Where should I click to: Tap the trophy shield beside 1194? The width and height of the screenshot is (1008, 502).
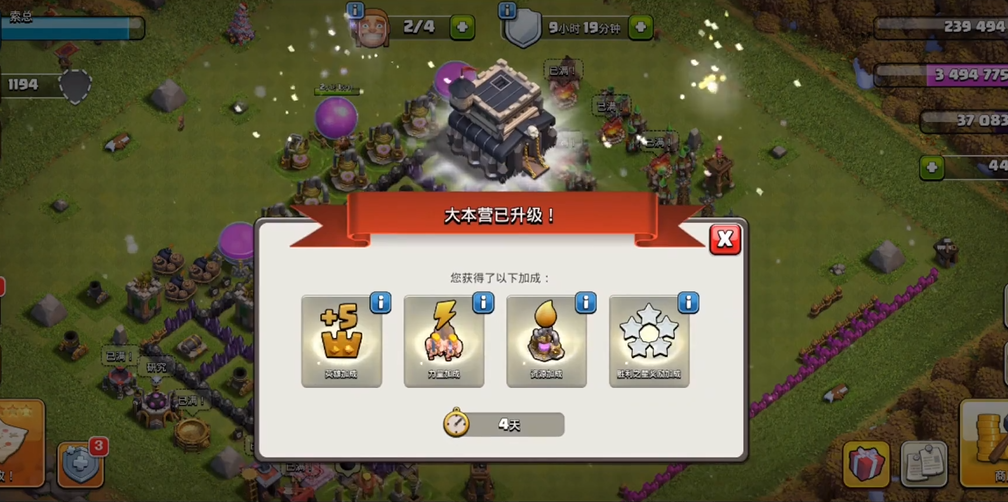75,86
